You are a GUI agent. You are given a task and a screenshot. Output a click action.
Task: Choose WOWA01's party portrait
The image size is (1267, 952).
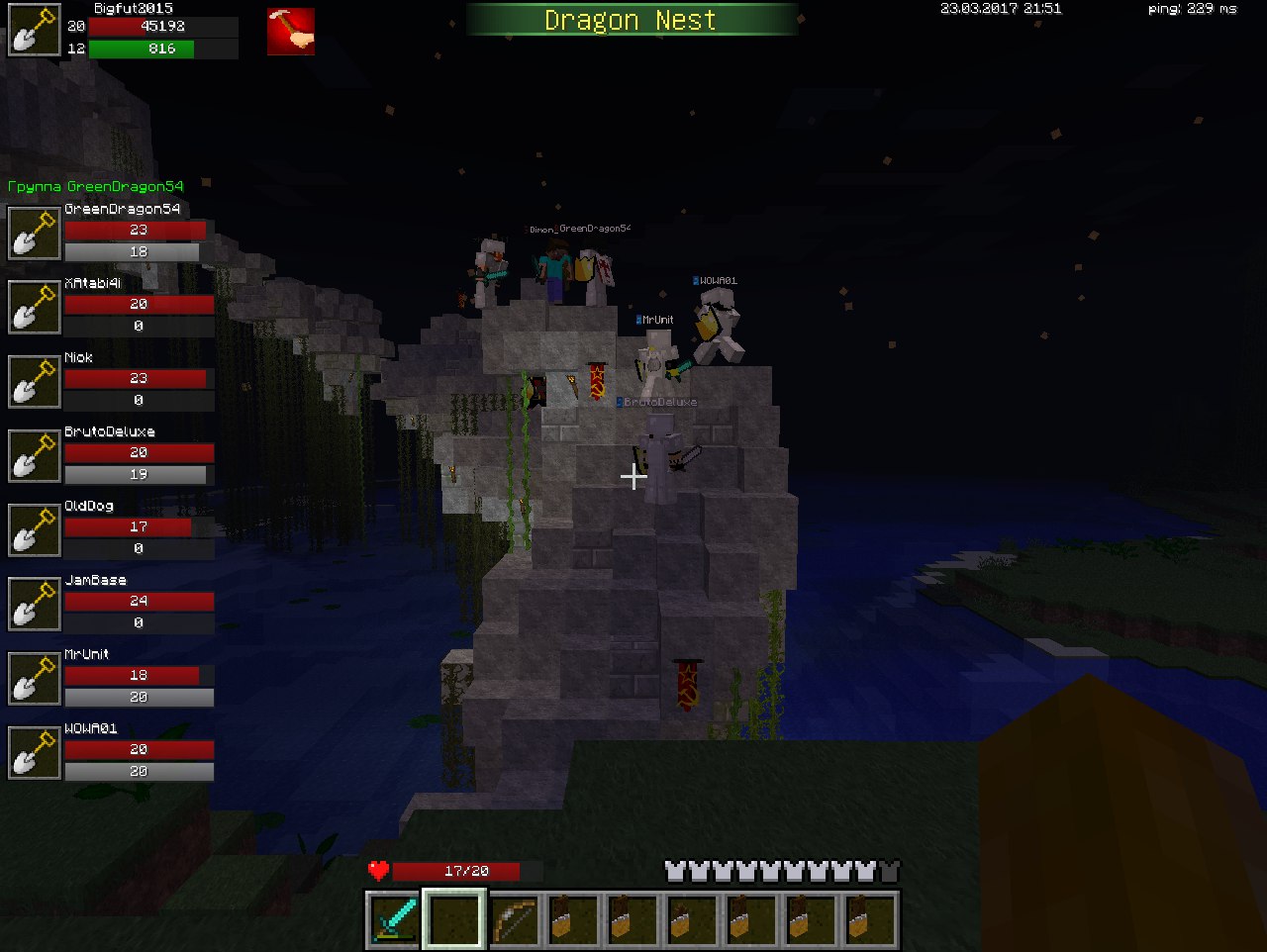pos(35,752)
